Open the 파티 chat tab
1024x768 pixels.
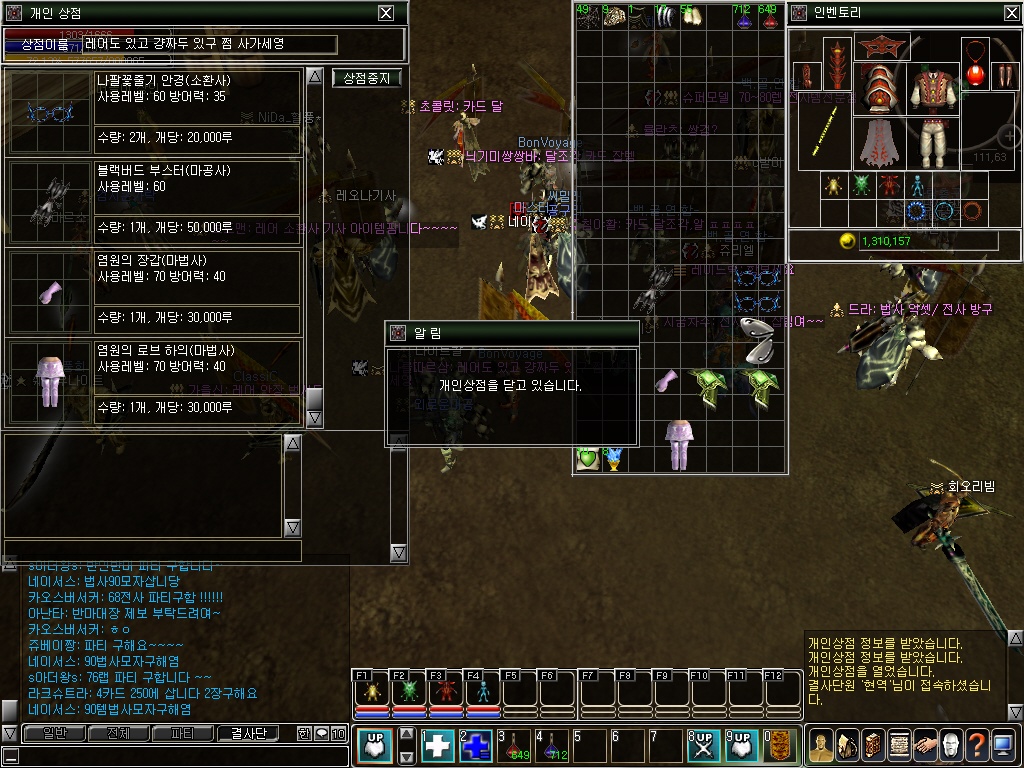coord(182,733)
